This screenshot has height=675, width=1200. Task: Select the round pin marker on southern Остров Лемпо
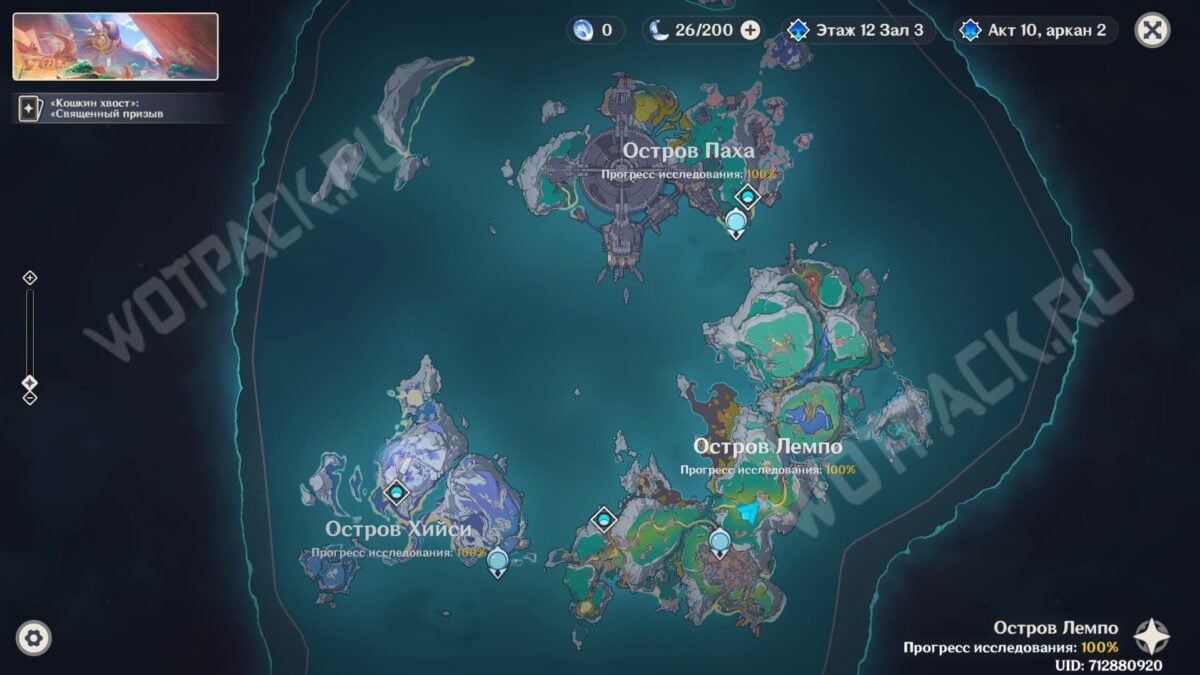click(720, 542)
